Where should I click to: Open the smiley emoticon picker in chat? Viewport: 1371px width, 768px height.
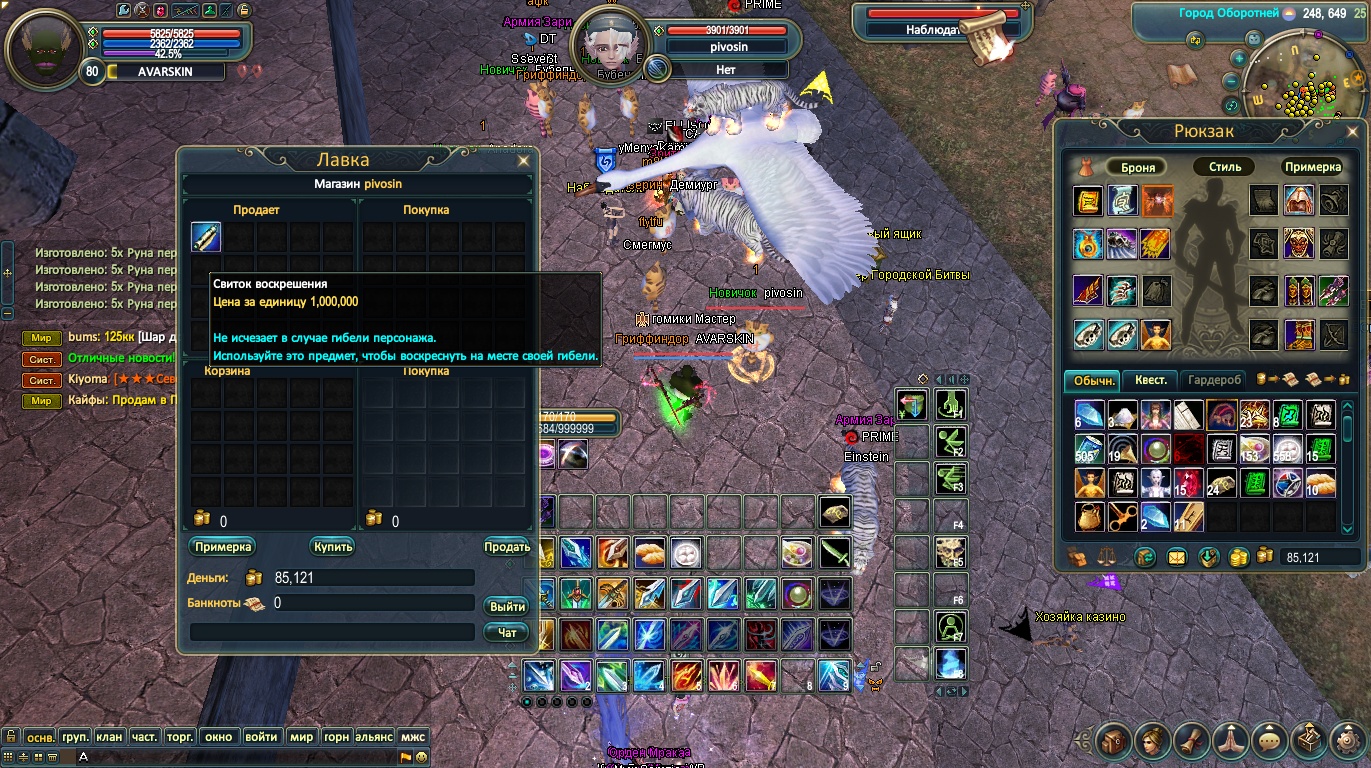pyautogui.click(x=422, y=757)
